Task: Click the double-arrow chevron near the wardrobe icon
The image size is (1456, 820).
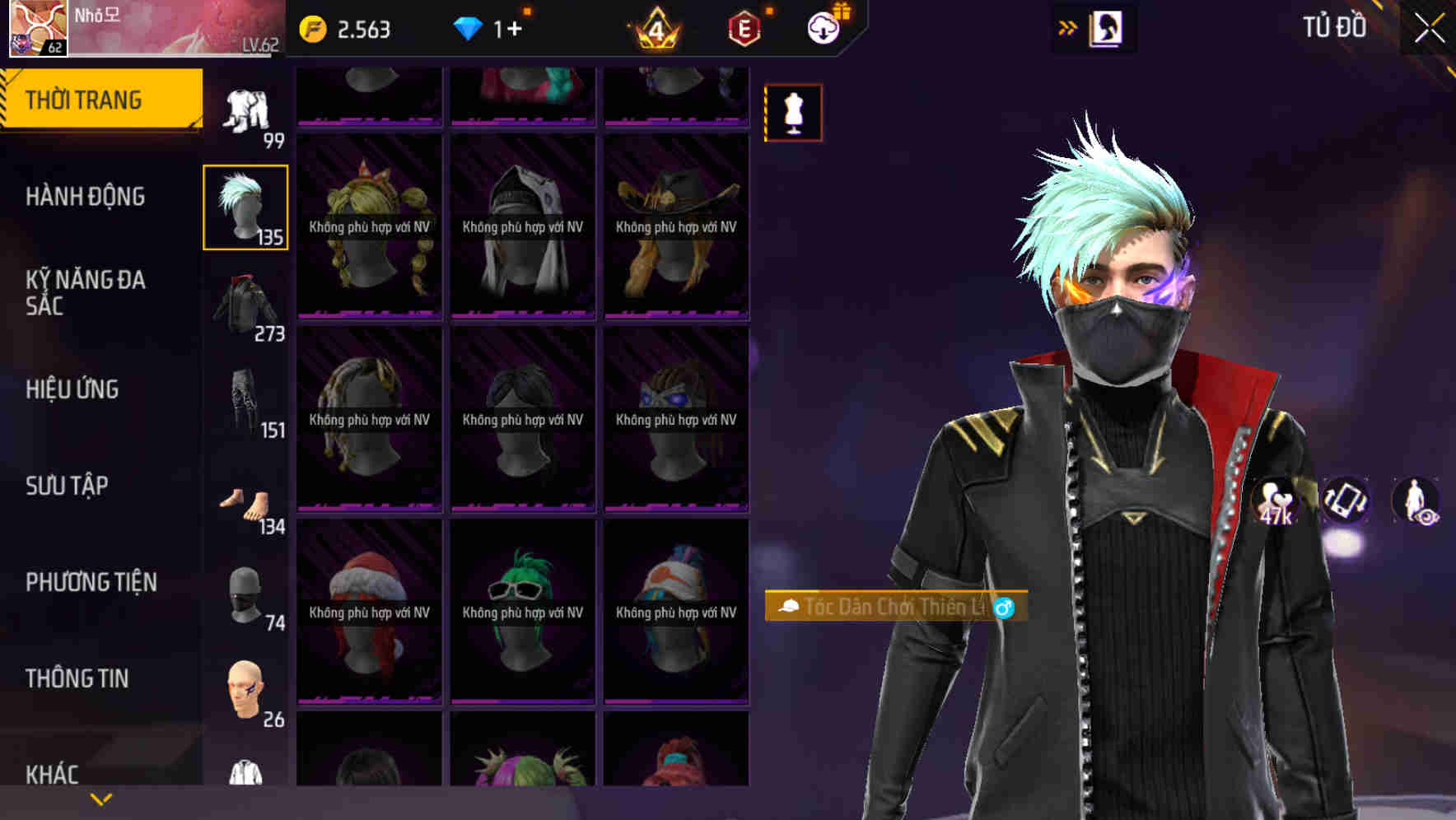Action: [1068, 26]
